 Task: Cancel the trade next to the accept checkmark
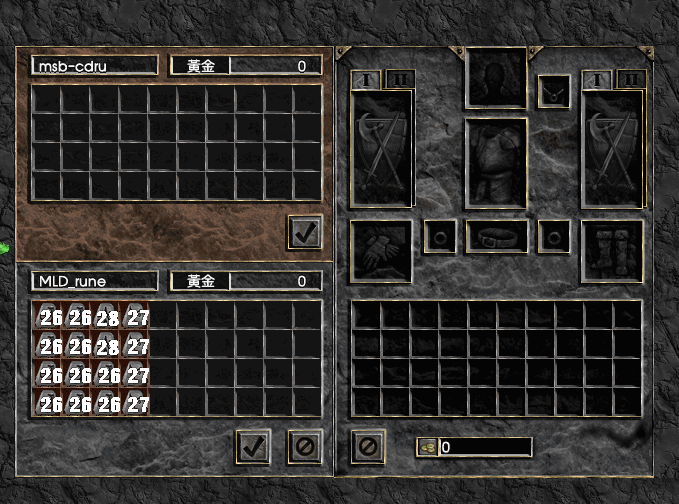tap(304, 446)
